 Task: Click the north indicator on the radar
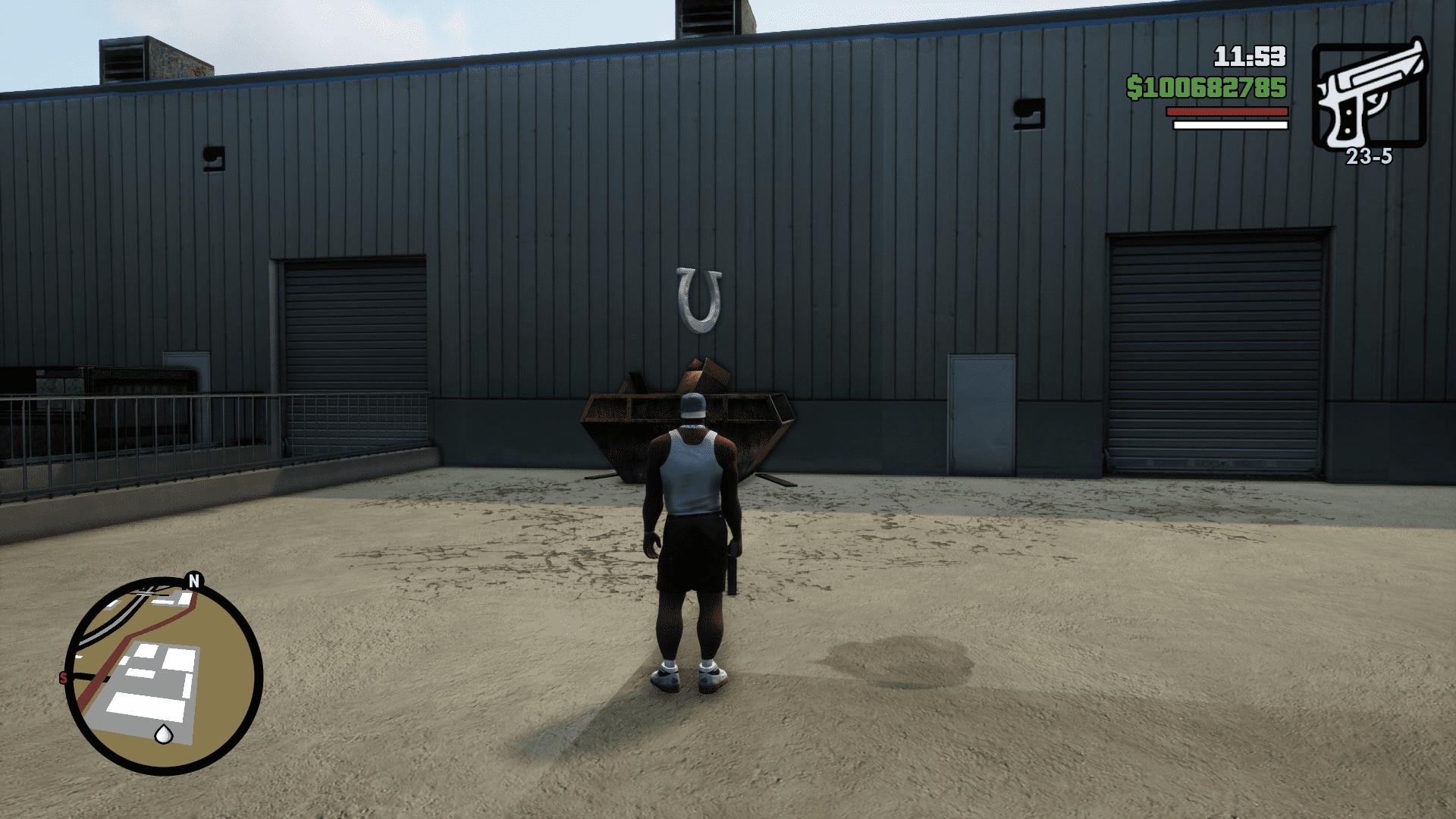click(194, 581)
